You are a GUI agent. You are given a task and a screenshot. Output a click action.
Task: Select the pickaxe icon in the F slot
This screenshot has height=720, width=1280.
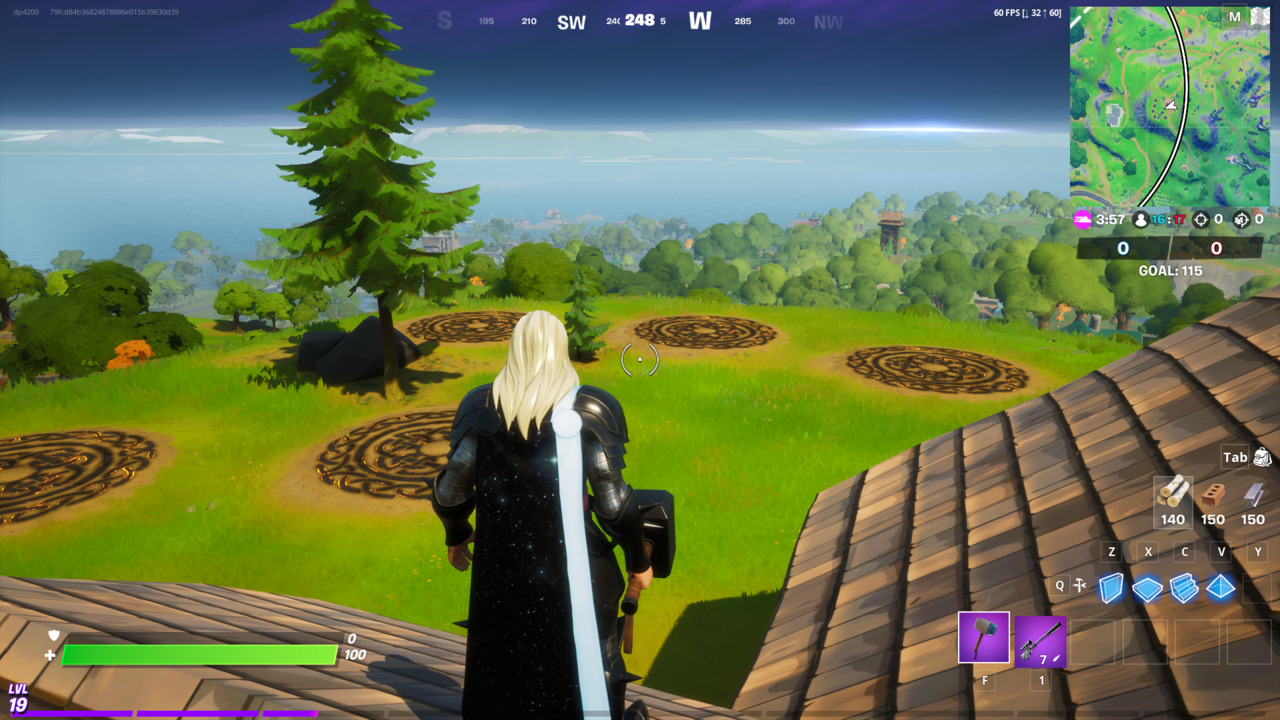pyautogui.click(x=983, y=637)
